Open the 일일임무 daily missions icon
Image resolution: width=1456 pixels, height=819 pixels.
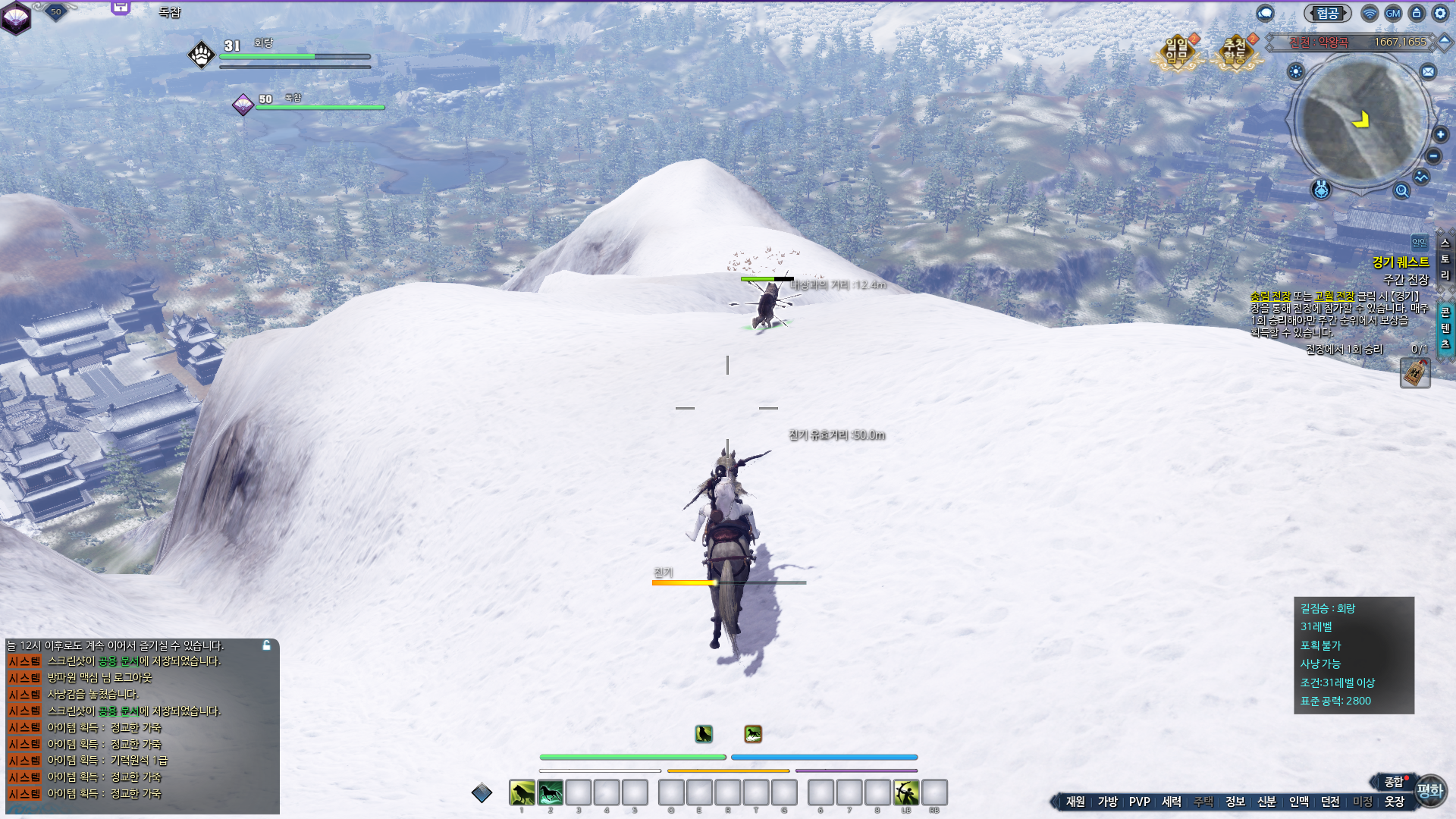click(x=1176, y=52)
